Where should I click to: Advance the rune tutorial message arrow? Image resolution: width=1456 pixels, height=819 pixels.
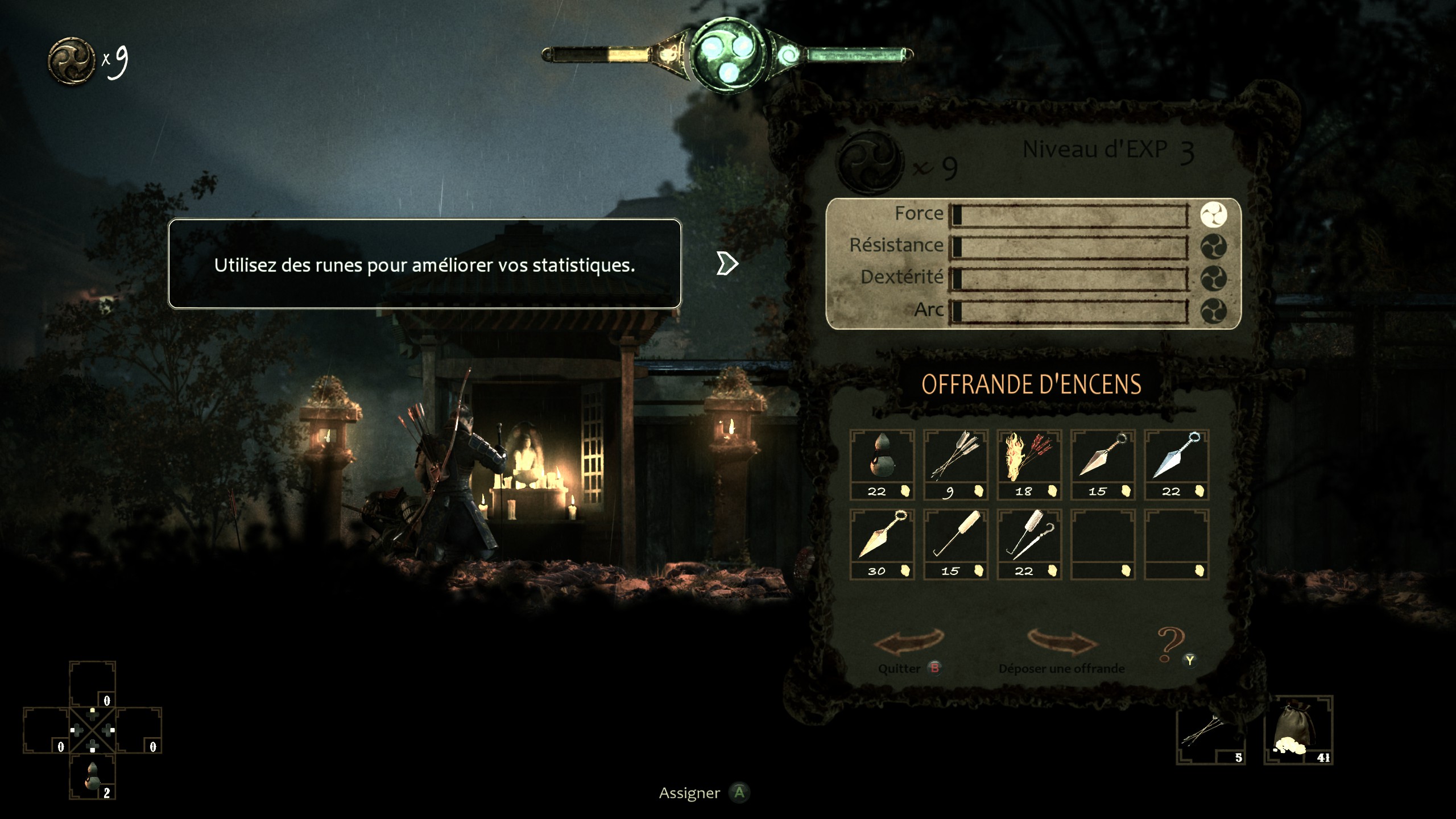[727, 263]
